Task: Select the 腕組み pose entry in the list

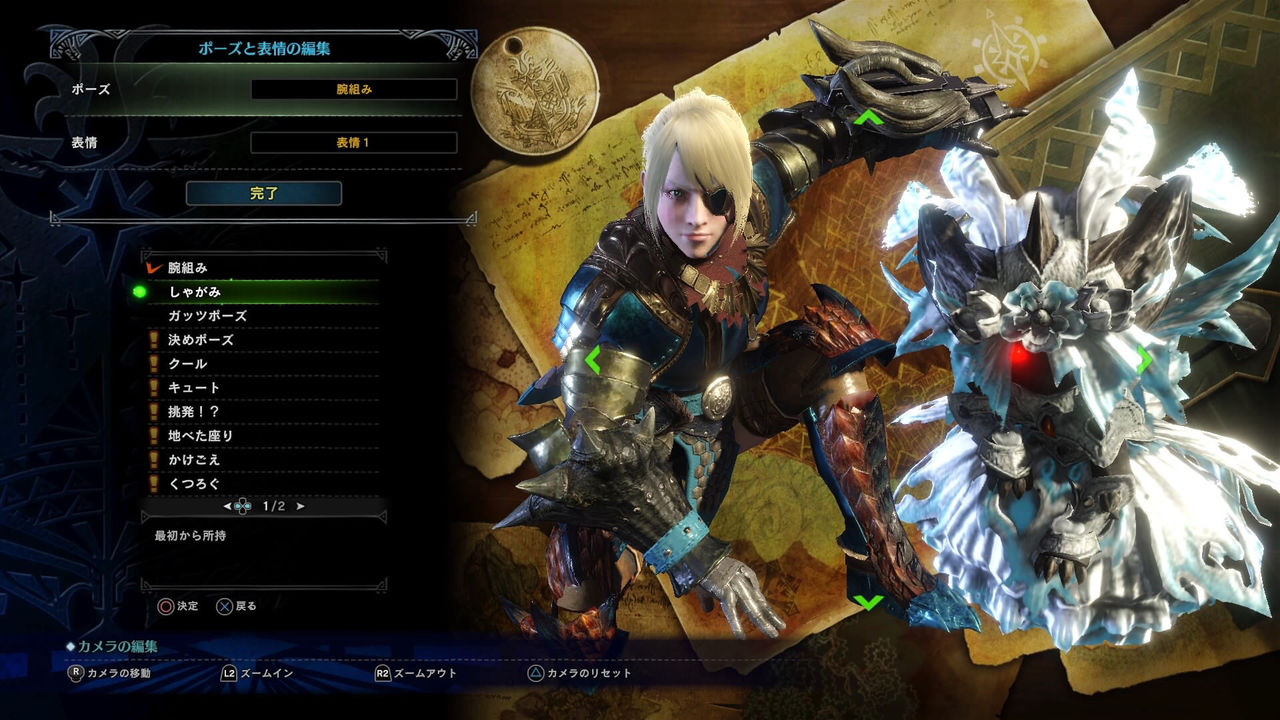Action: (262, 268)
